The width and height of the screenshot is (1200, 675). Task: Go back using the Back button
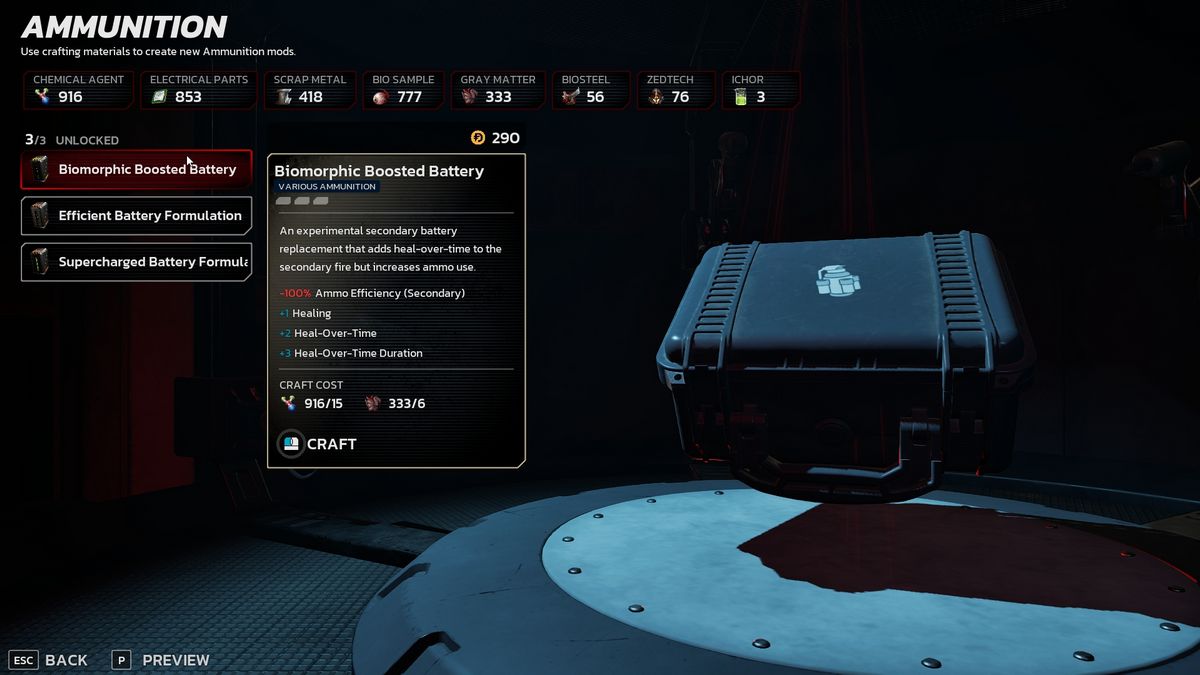pos(50,660)
